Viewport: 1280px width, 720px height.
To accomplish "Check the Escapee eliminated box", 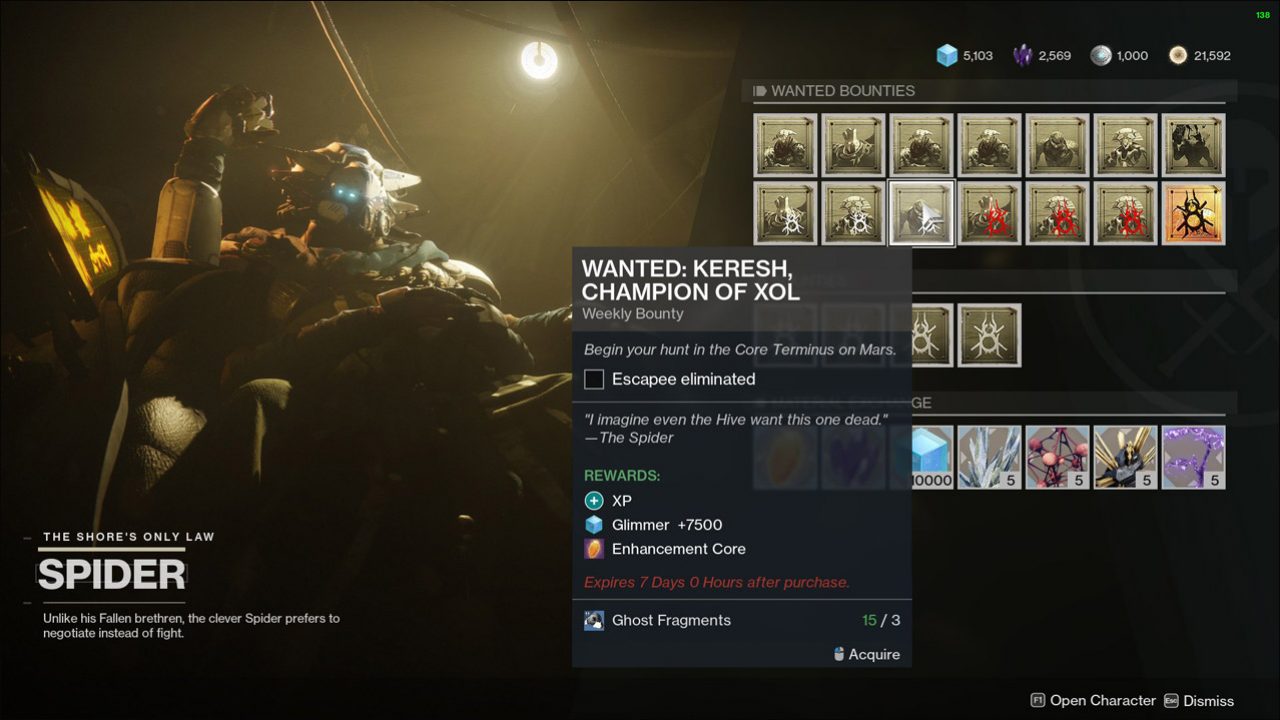I will coord(593,379).
